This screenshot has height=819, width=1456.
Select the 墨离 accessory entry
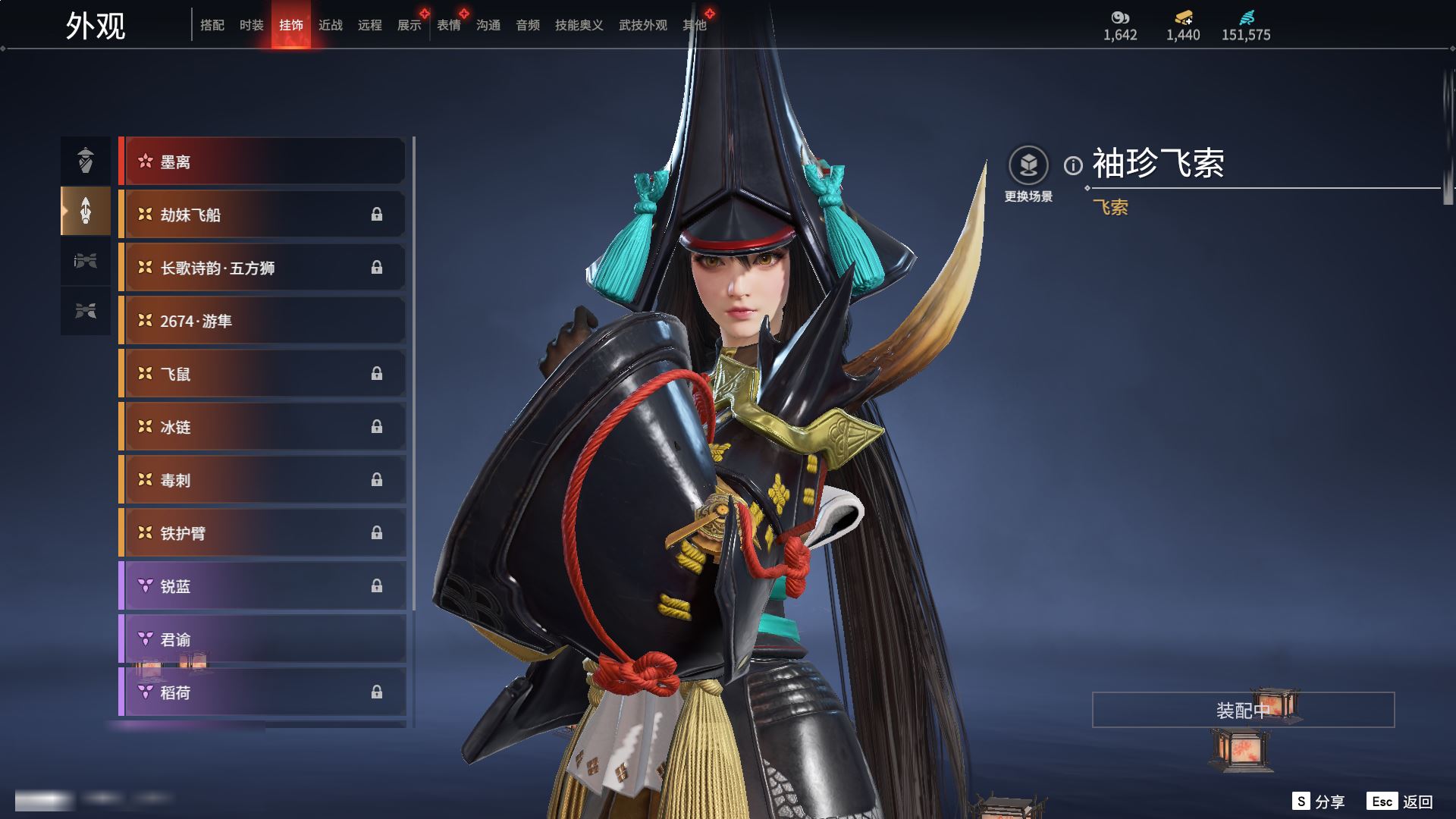[262, 162]
